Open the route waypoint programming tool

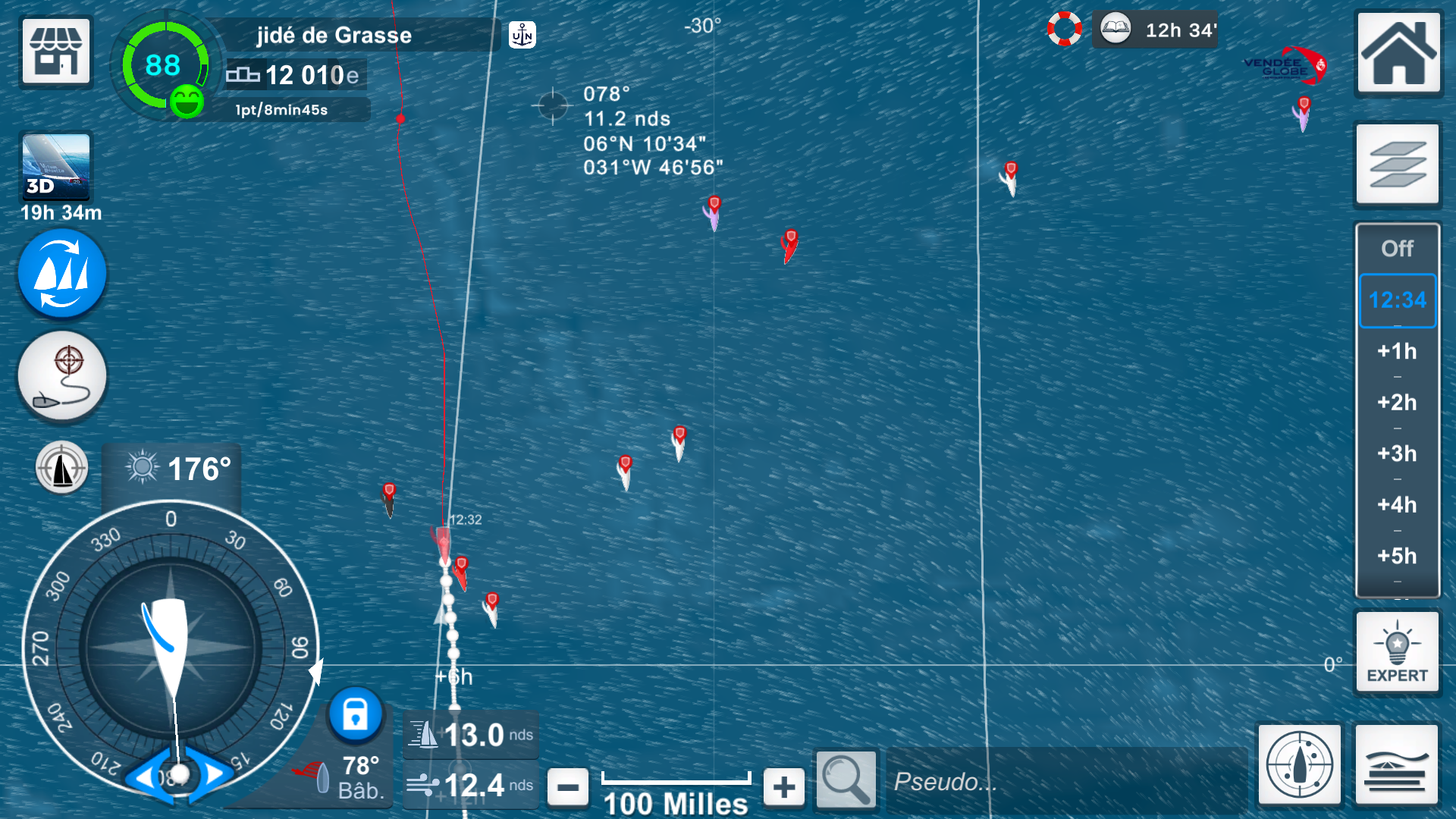[62, 376]
